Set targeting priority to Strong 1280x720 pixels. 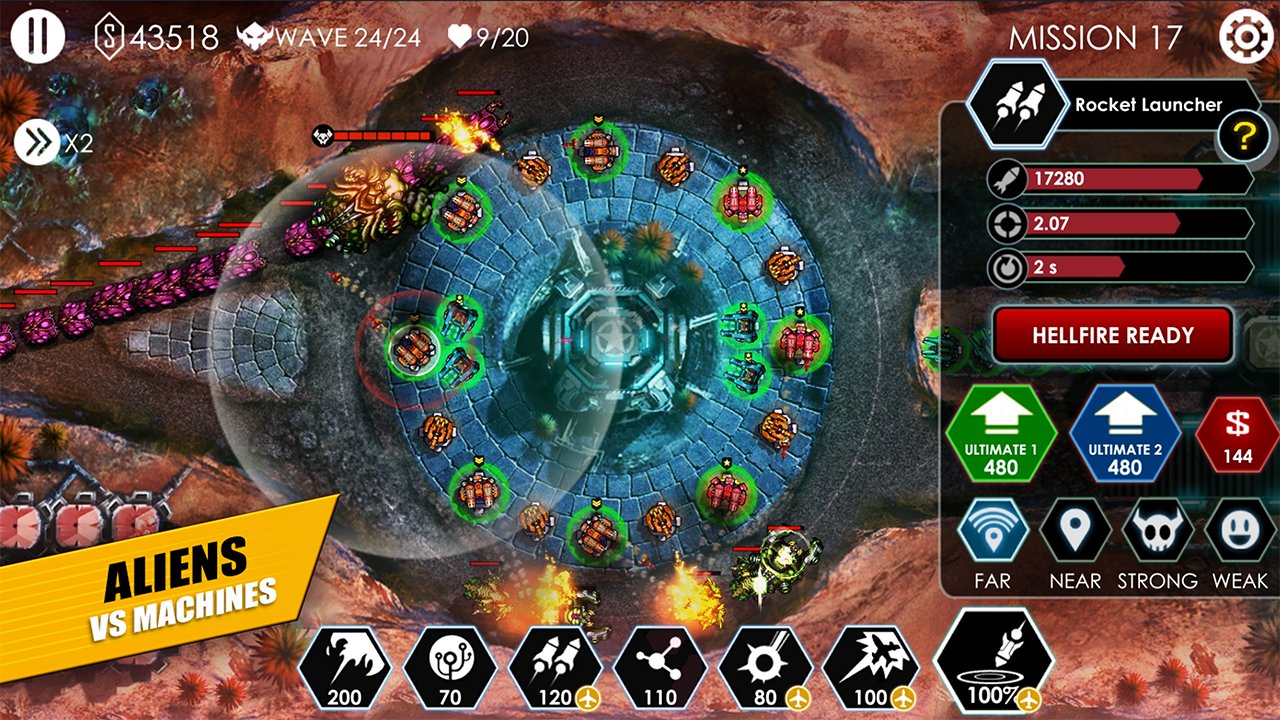point(1157,531)
